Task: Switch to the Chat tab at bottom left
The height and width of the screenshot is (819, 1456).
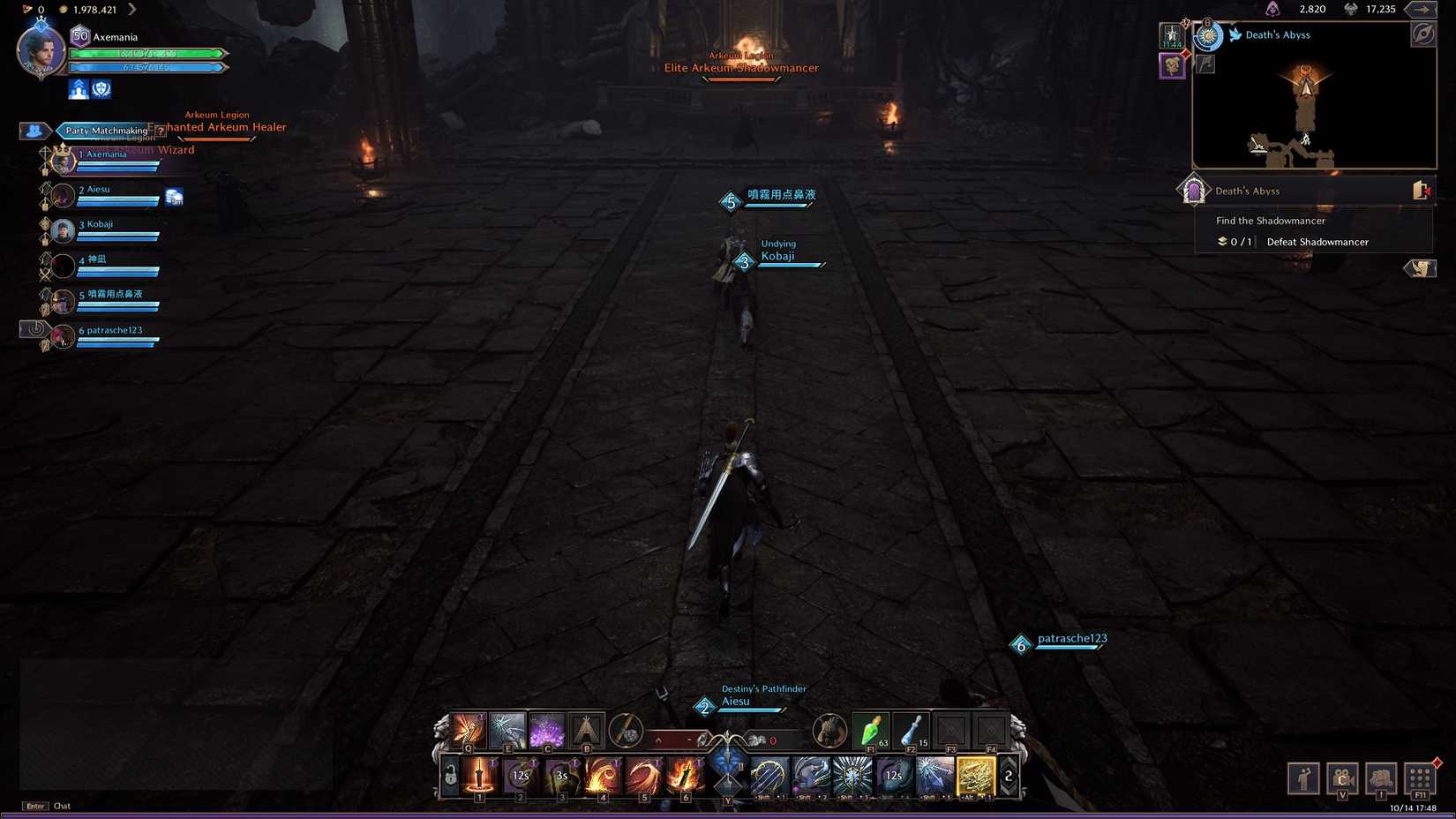Action: [x=61, y=806]
